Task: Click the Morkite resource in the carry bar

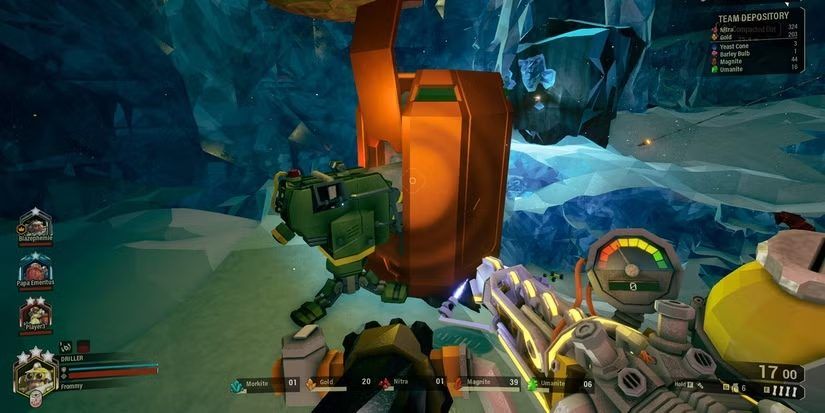Action: [x=253, y=384]
